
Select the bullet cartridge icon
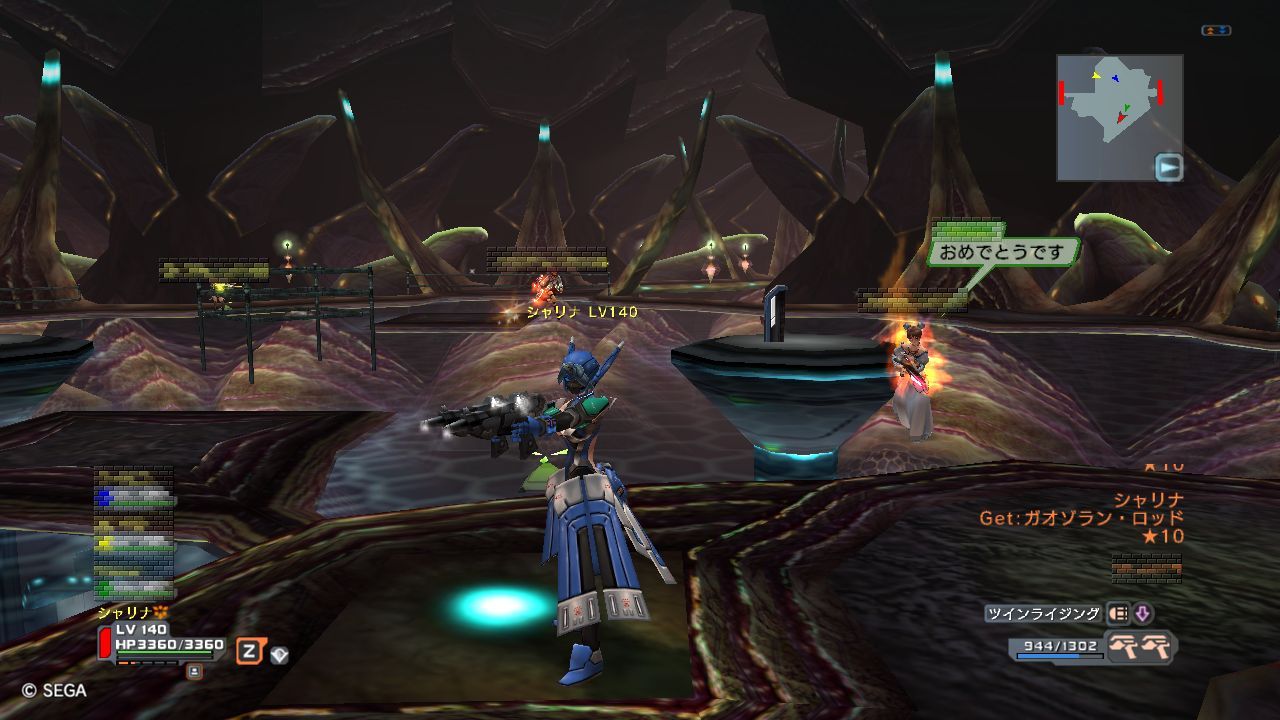(1118, 614)
